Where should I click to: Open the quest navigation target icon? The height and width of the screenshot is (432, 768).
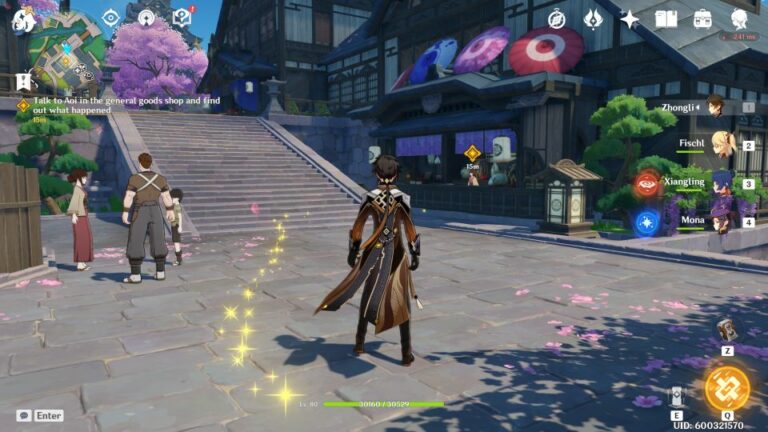coord(110,18)
